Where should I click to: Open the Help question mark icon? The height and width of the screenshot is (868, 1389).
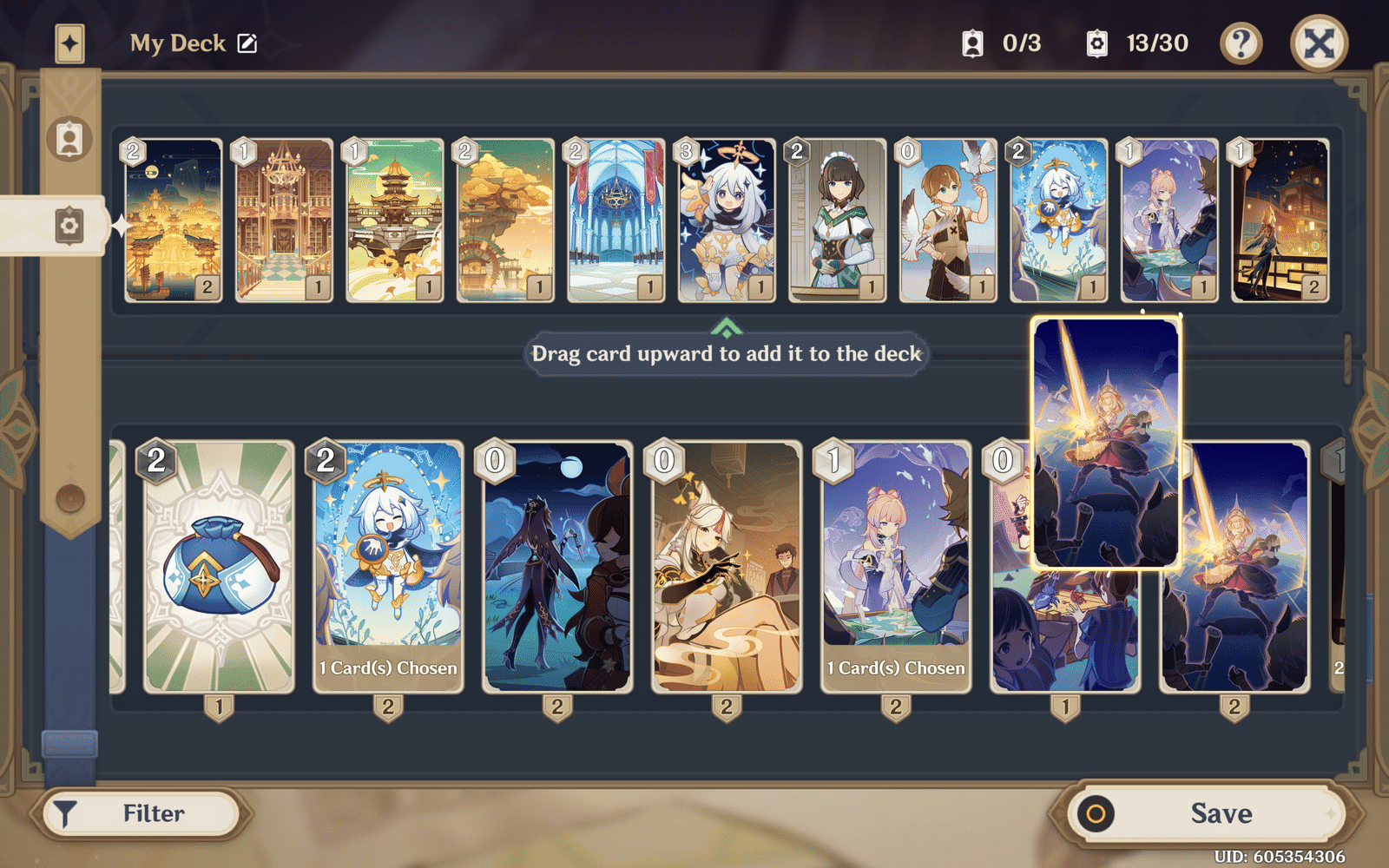pos(1243,43)
